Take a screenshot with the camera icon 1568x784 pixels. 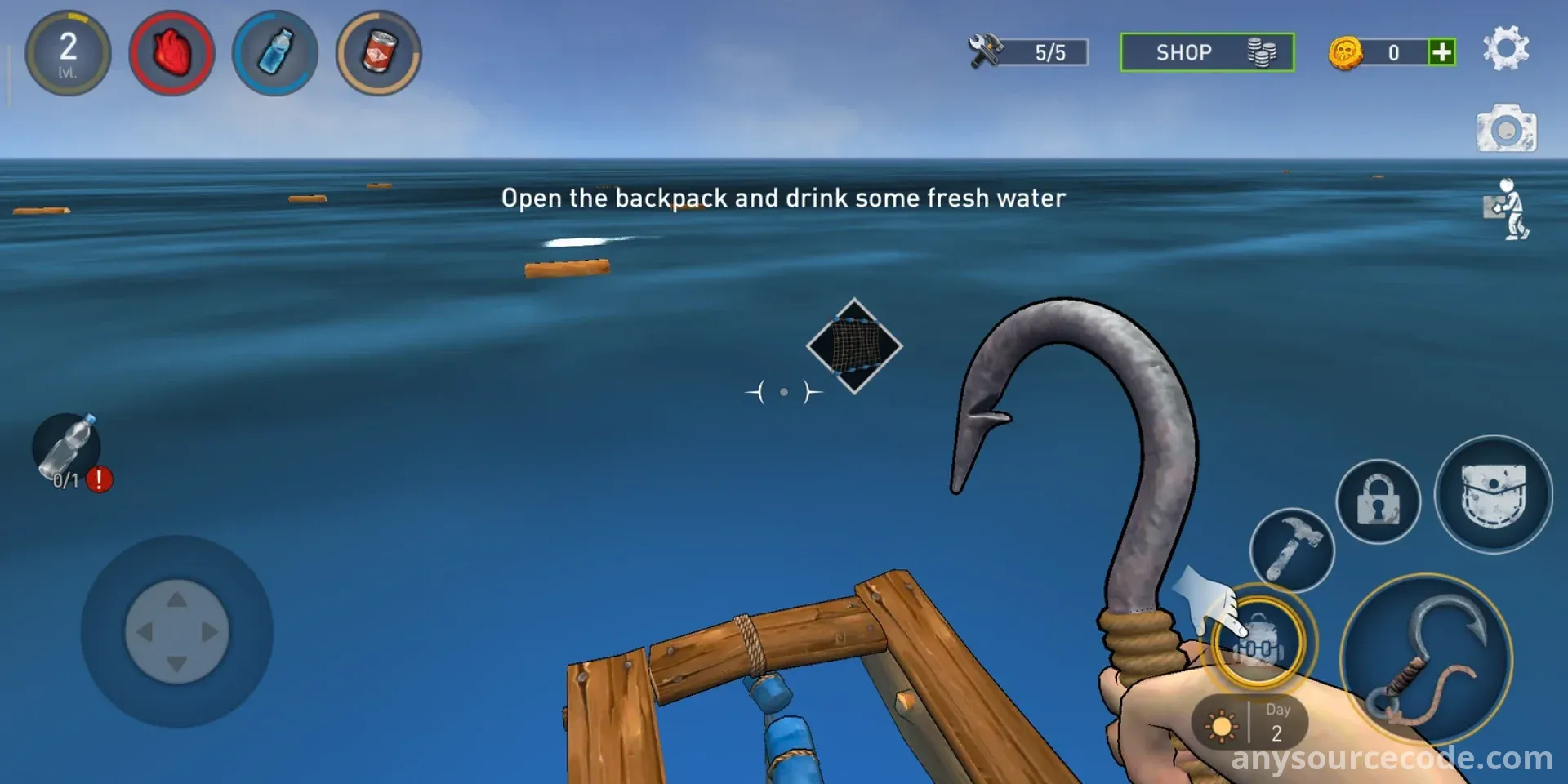(1506, 129)
